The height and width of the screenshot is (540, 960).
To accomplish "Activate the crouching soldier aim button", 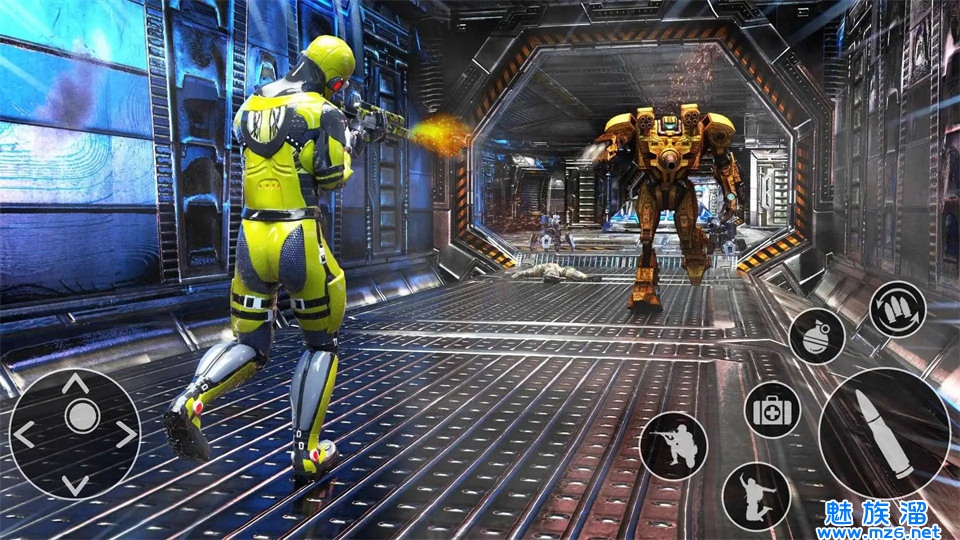I will (x=673, y=445).
